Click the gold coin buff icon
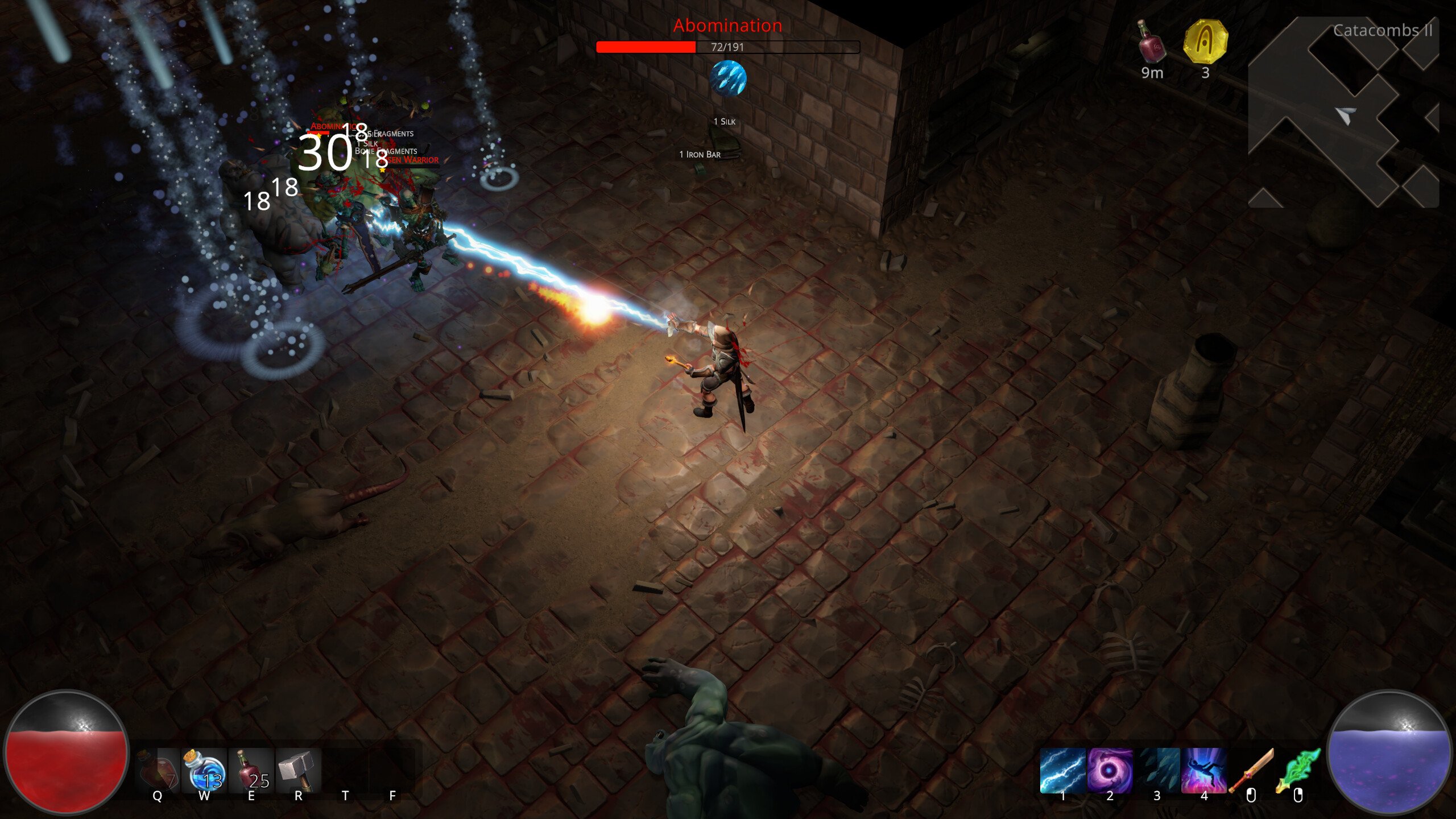1456x819 pixels. coord(1205,41)
